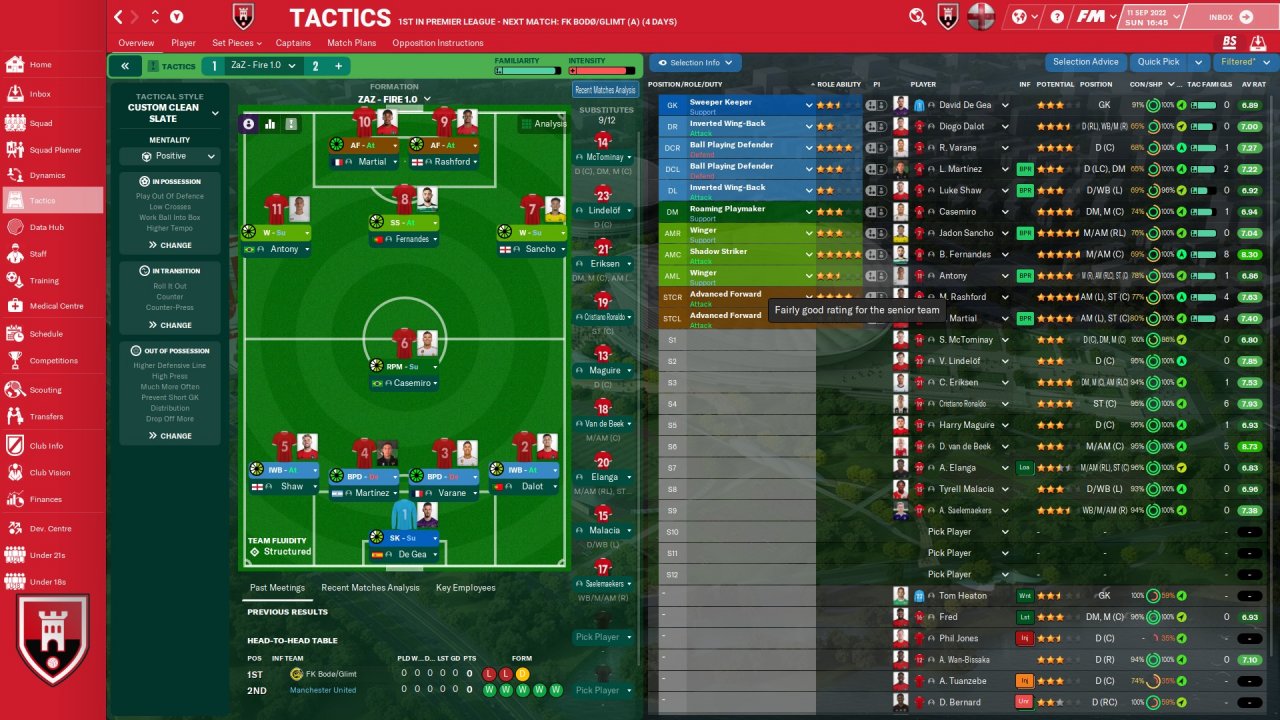The height and width of the screenshot is (720, 1280).
Task: Click the Quick Pick button
Action: (x=1158, y=62)
